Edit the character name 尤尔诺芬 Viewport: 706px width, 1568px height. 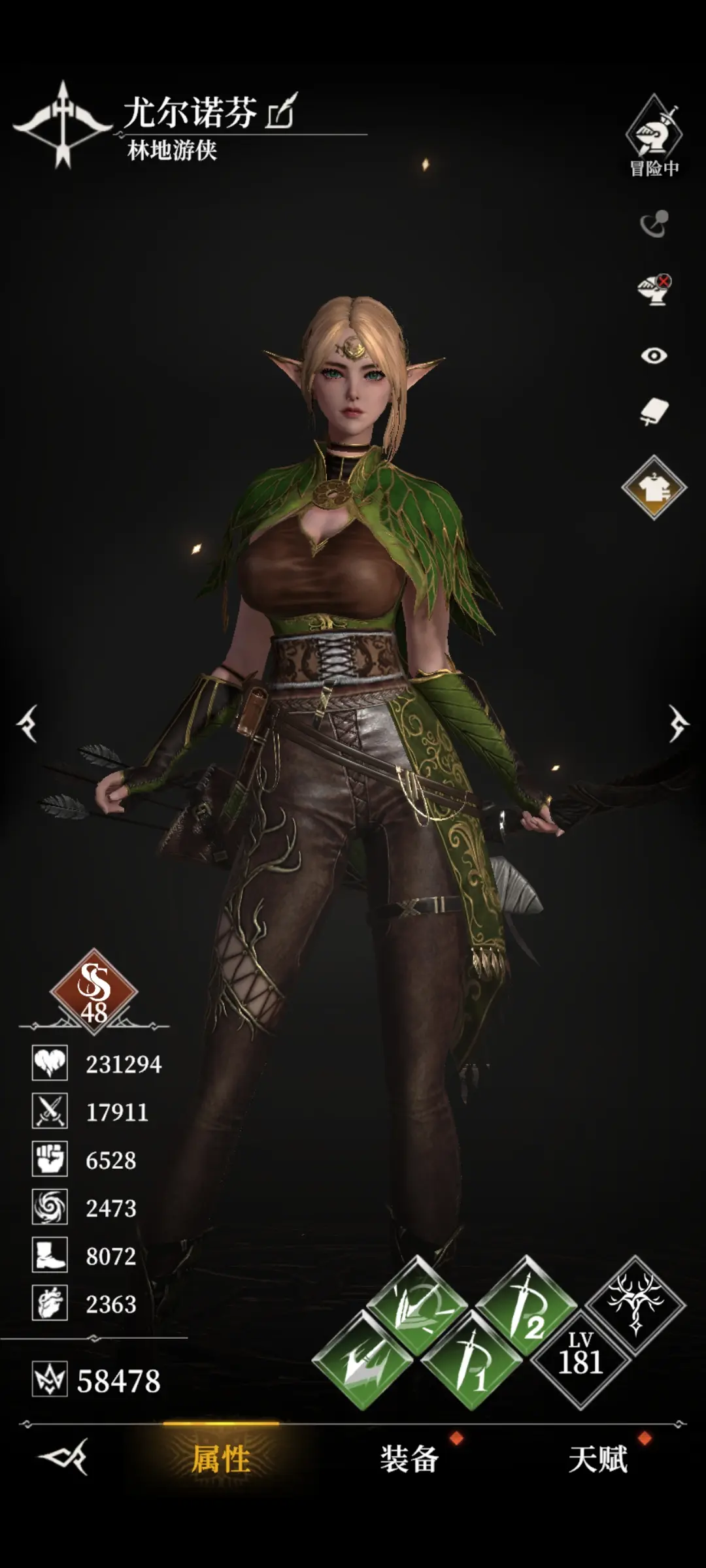(282, 112)
